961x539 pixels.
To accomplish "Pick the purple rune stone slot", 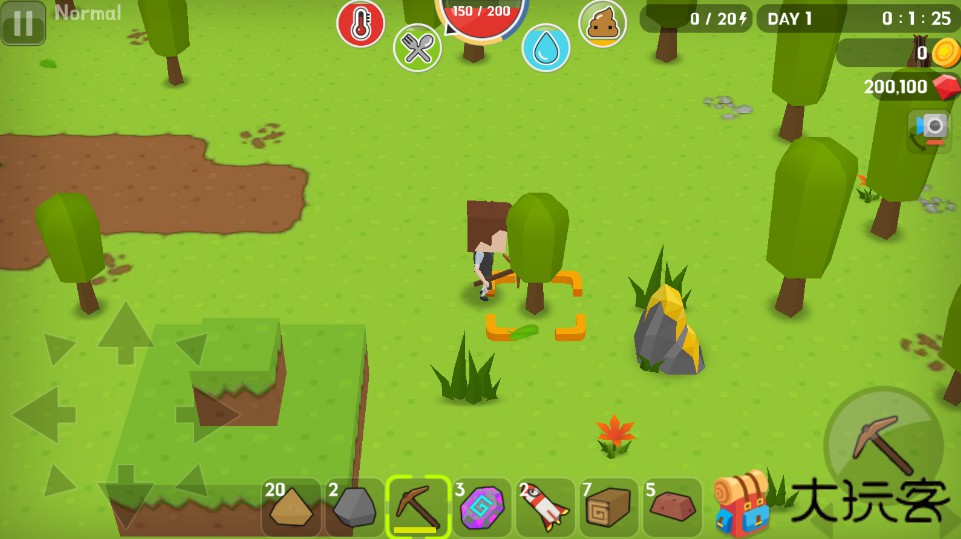I will click(x=481, y=507).
